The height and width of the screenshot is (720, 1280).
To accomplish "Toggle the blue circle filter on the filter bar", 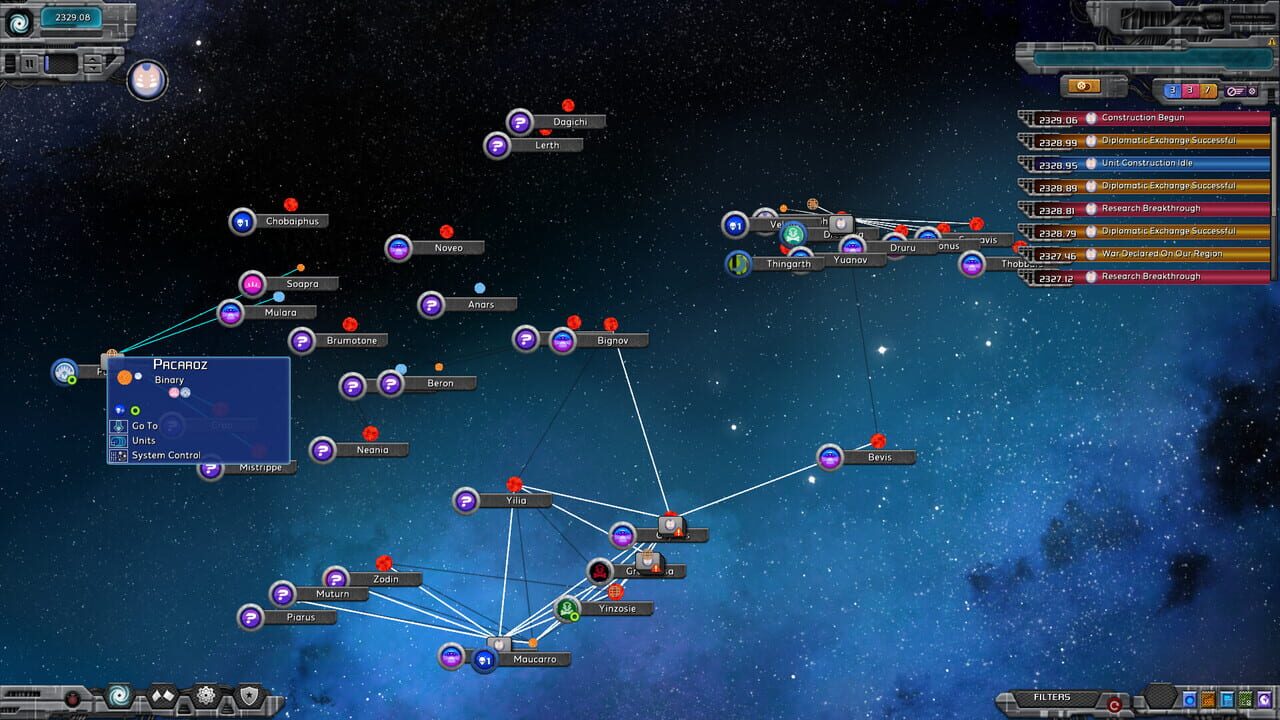I will click(x=1189, y=698).
